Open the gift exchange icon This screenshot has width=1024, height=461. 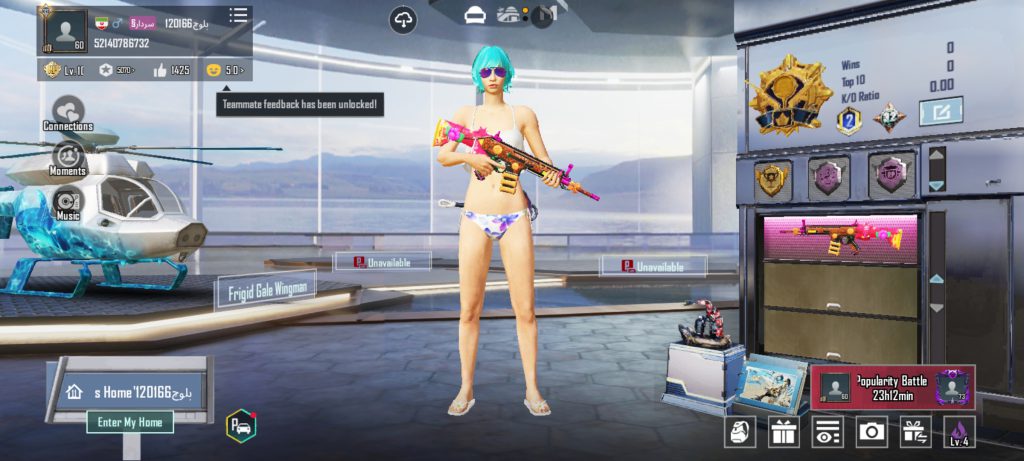[915, 432]
